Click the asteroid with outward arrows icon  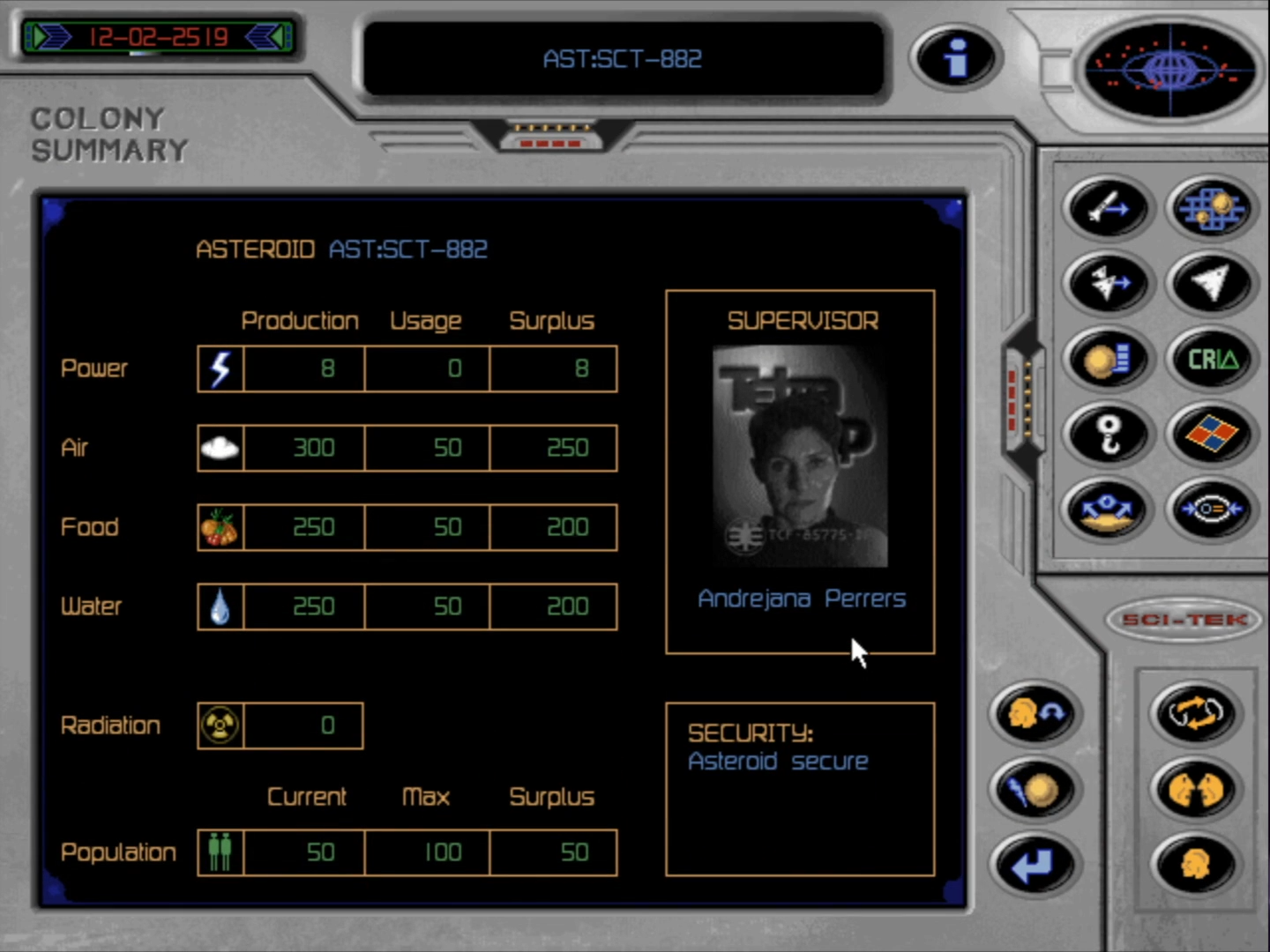(1108, 509)
